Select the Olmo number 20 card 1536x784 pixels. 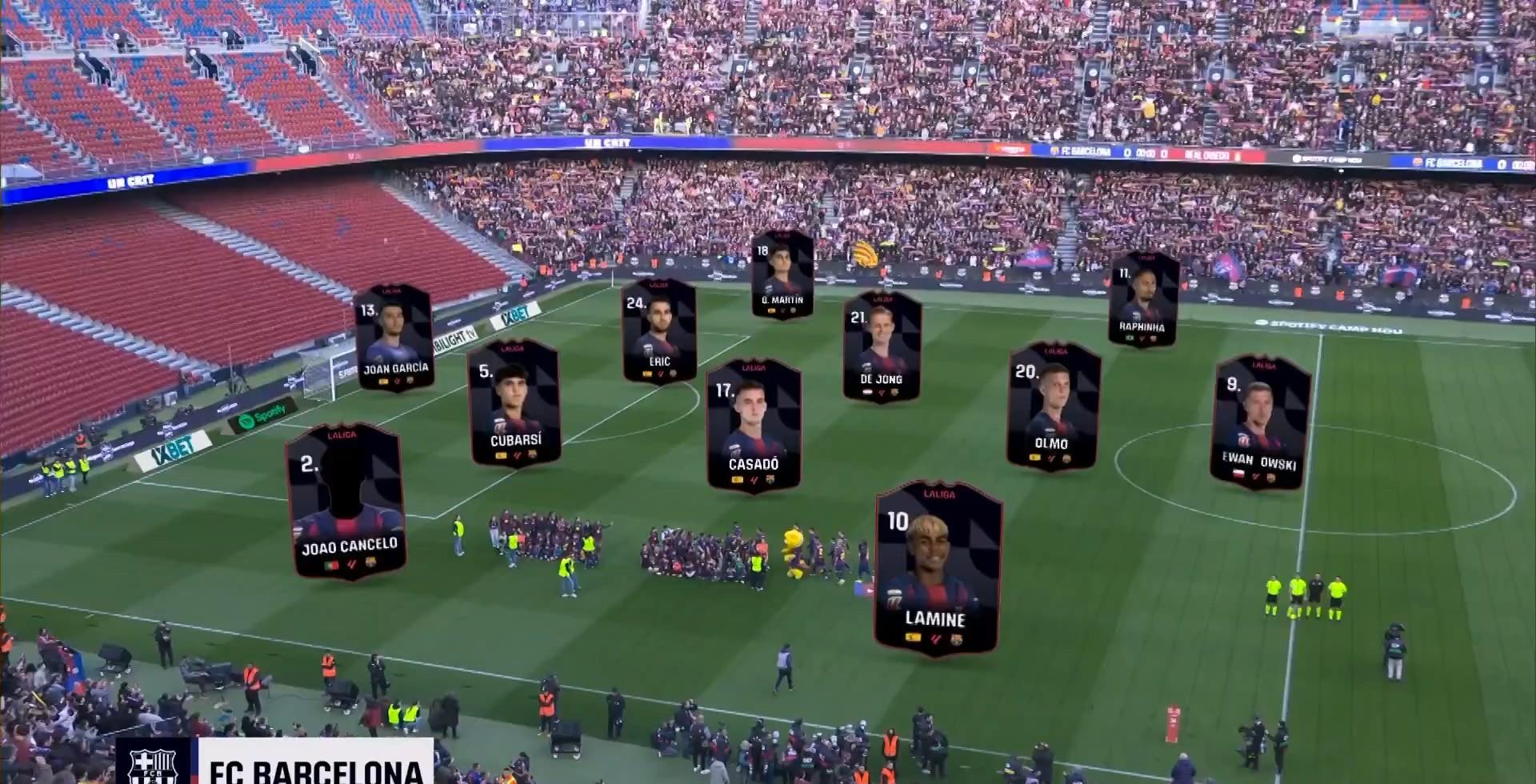pyautogui.click(x=1053, y=406)
